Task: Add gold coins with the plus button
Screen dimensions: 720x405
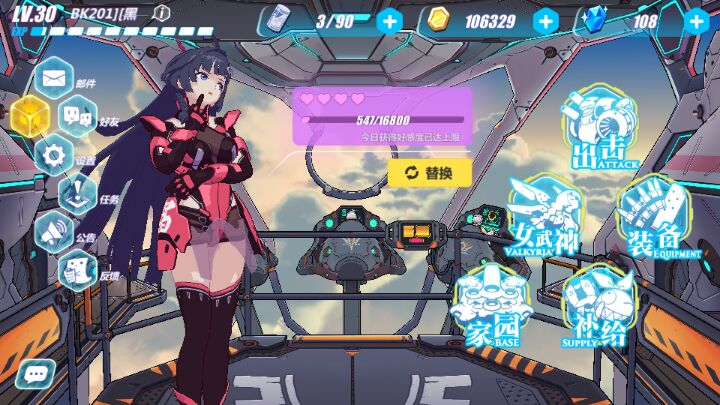Action: pyautogui.click(x=545, y=21)
